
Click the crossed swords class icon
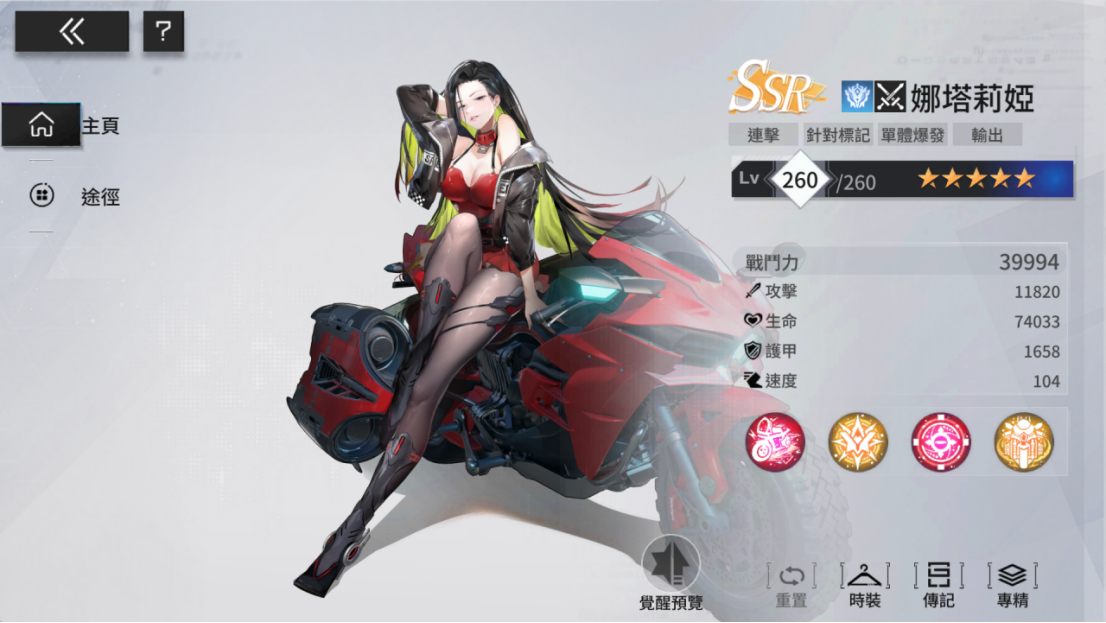890,97
